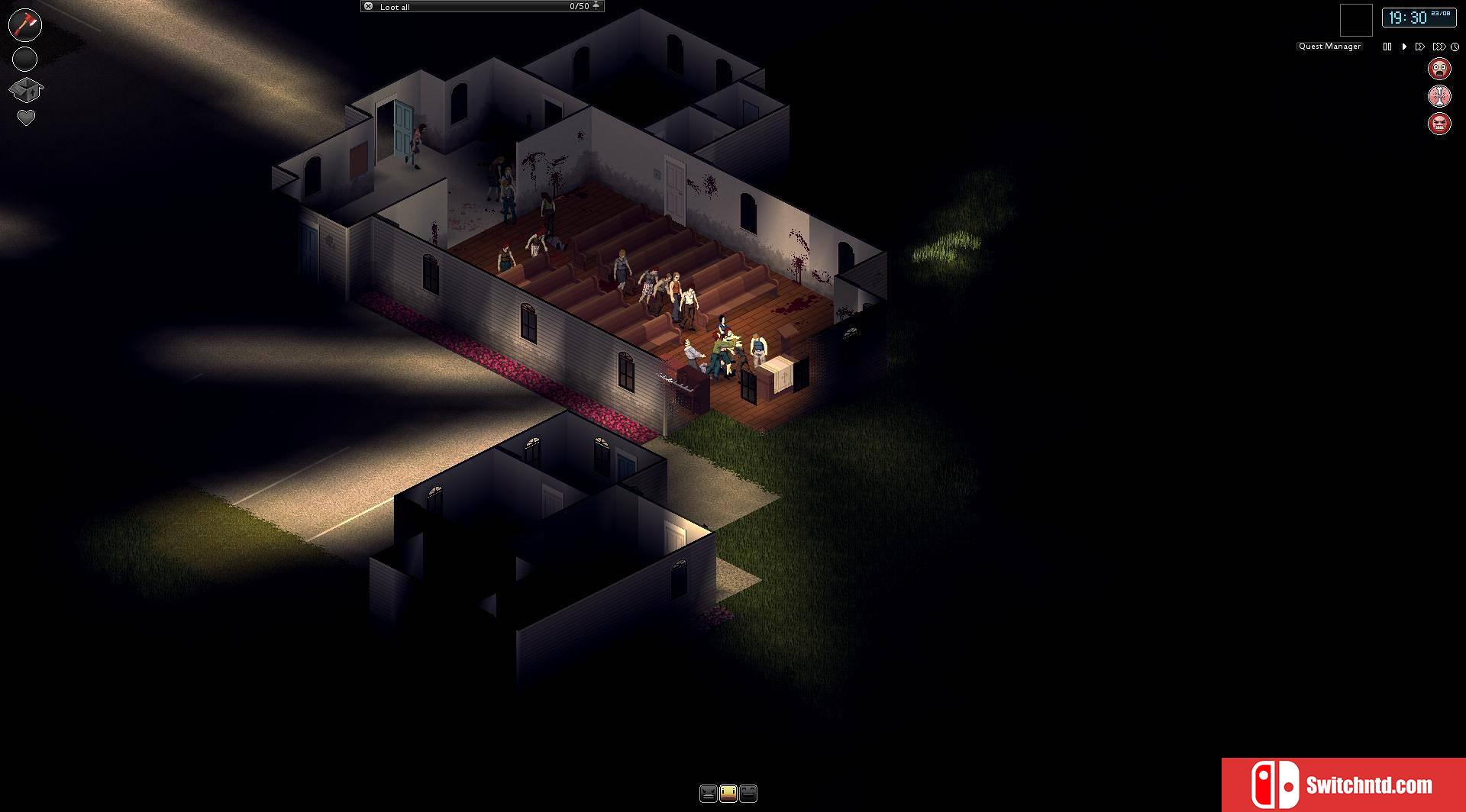The height and width of the screenshot is (812, 1466).
Task: Open the health panel heart icon
Action: [25, 118]
